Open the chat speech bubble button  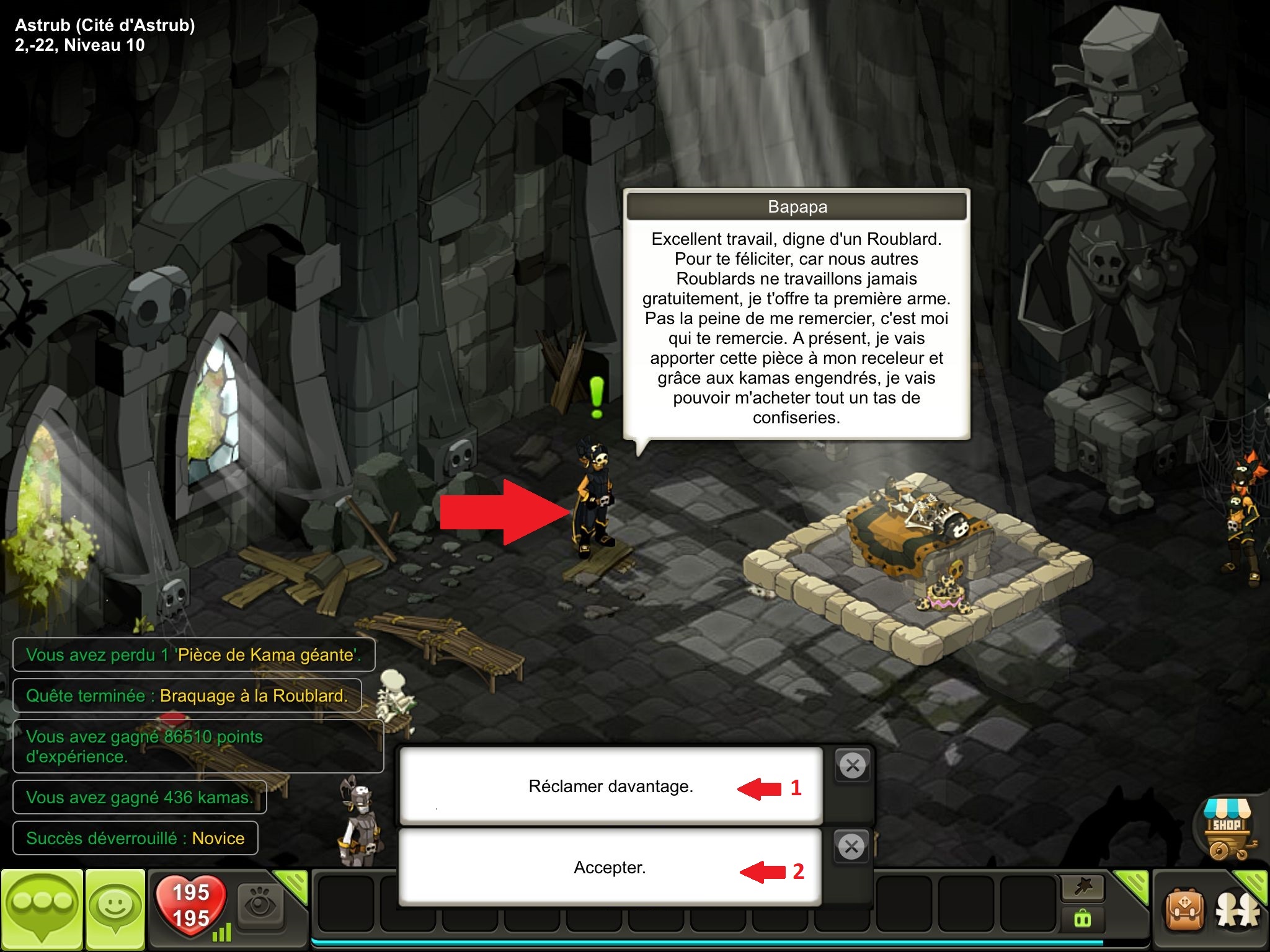coord(42,909)
